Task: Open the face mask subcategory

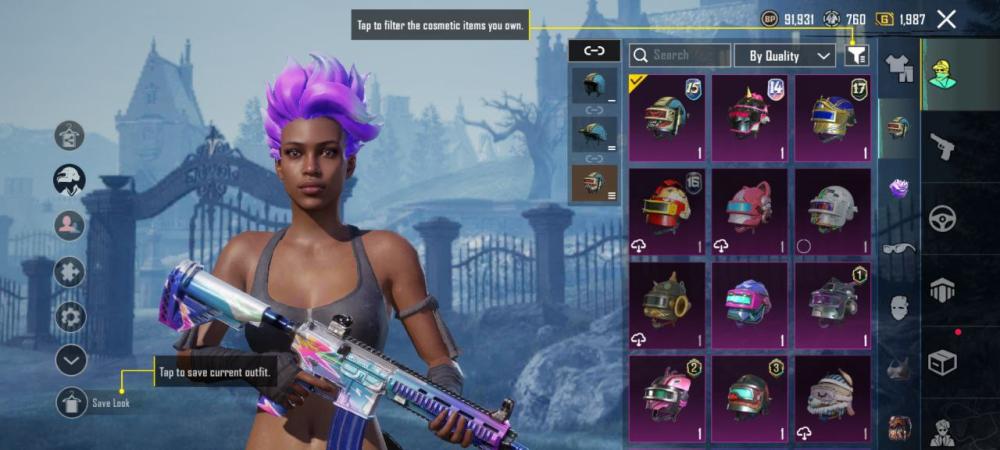Action: click(x=899, y=307)
